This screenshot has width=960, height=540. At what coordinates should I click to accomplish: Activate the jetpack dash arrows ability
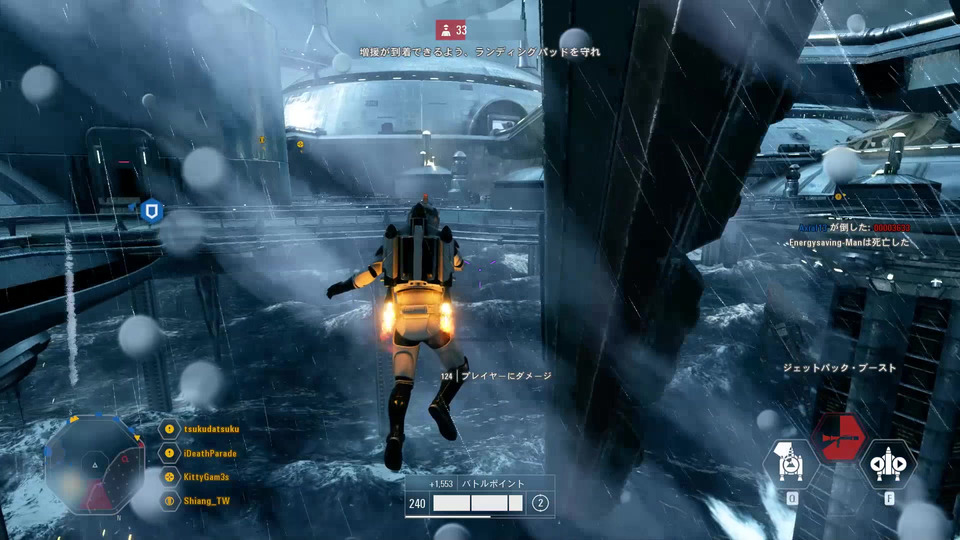click(x=887, y=463)
